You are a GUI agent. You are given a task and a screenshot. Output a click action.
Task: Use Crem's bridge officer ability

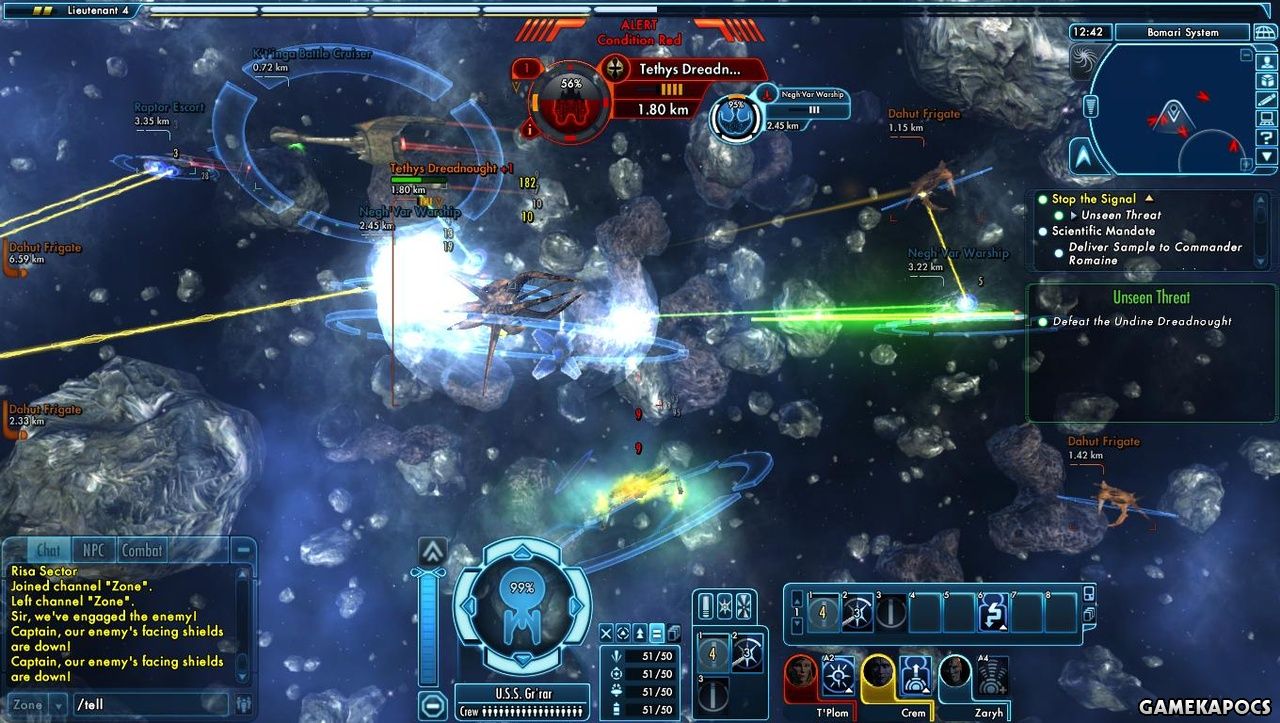click(x=915, y=674)
